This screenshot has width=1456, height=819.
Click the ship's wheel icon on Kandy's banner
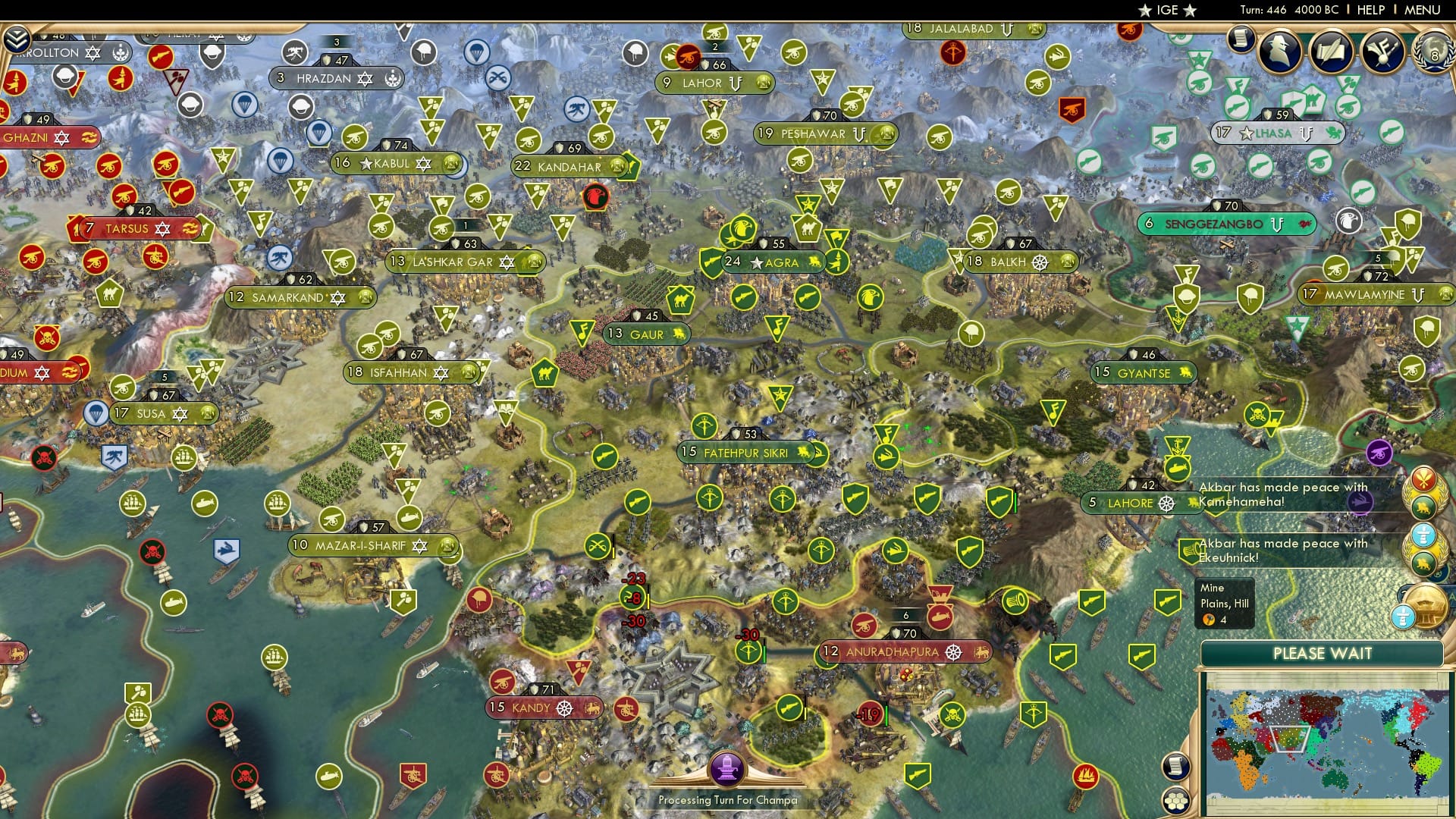(563, 707)
